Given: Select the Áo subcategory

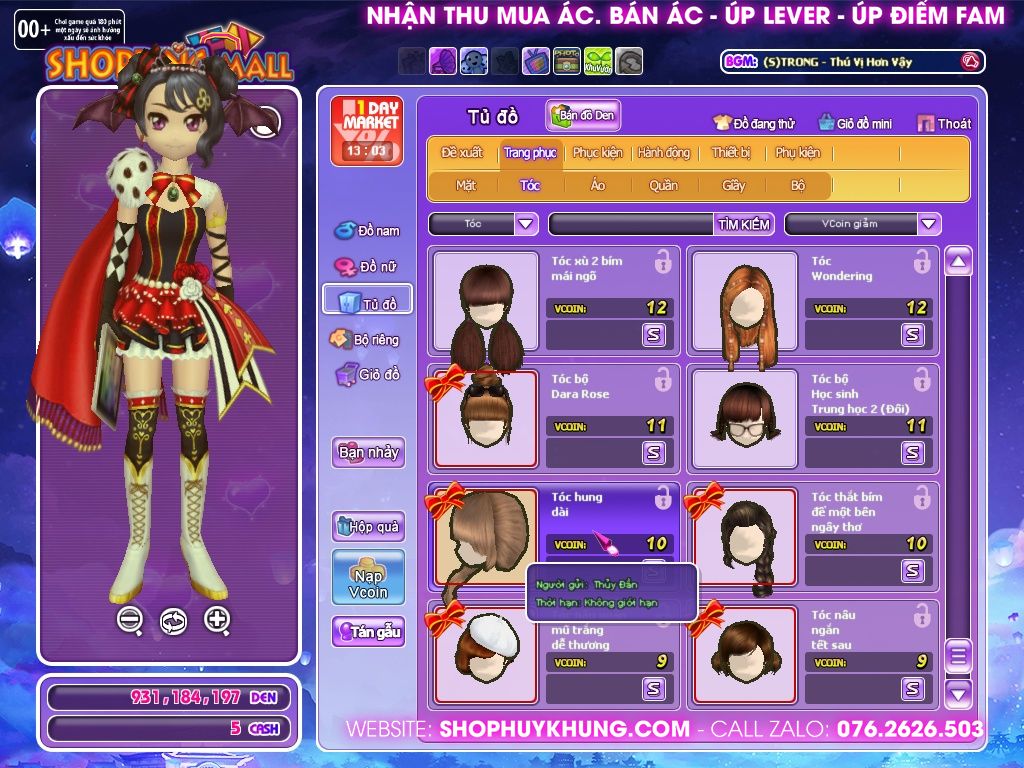Looking at the screenshot, I should pos(597,186).
